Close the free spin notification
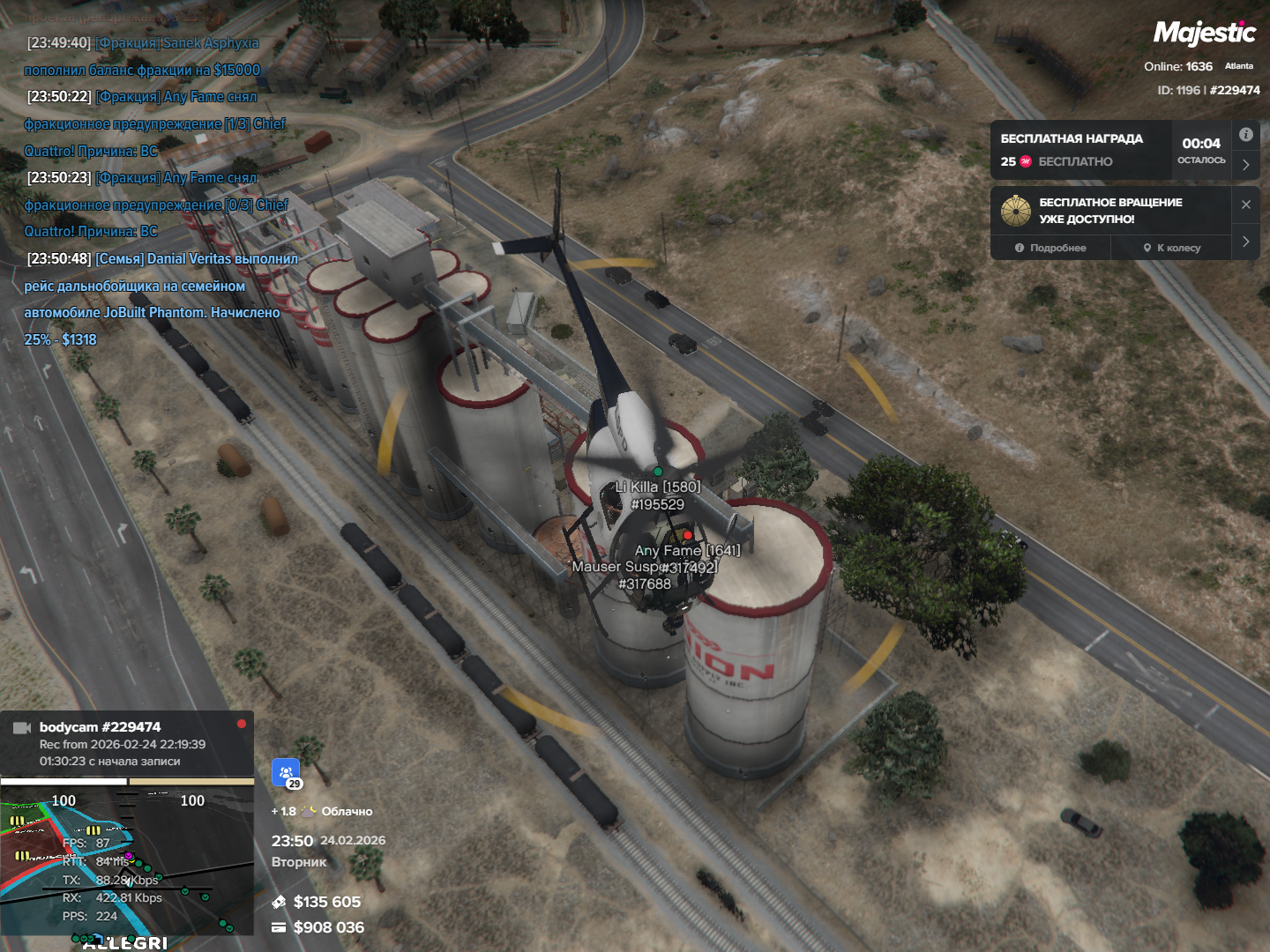Image resolution: width=1270 pixels, height=952 pixels. pos(1245,205)
